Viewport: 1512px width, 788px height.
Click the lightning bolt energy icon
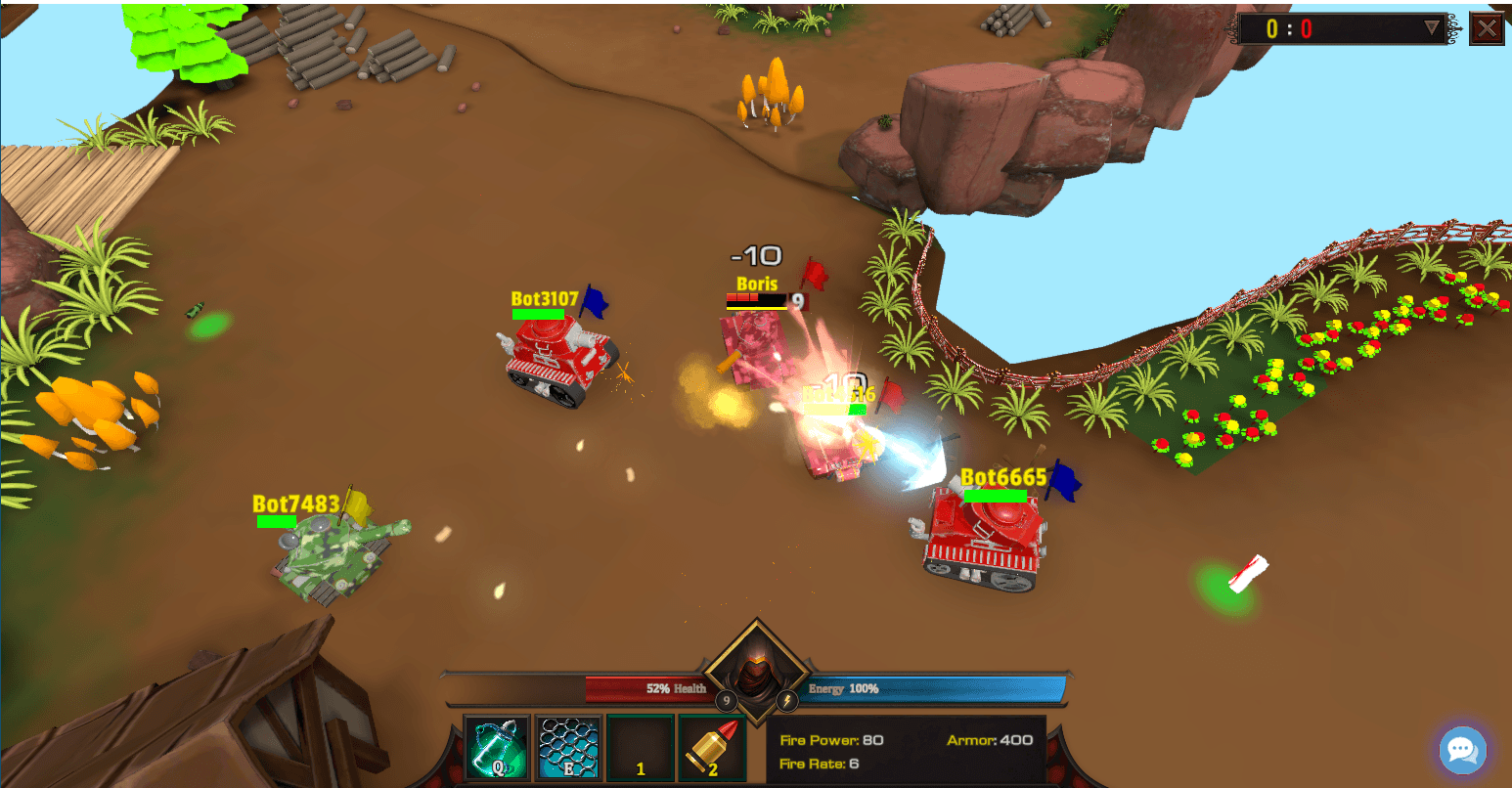pyautogui.click(x=787, y=700)
